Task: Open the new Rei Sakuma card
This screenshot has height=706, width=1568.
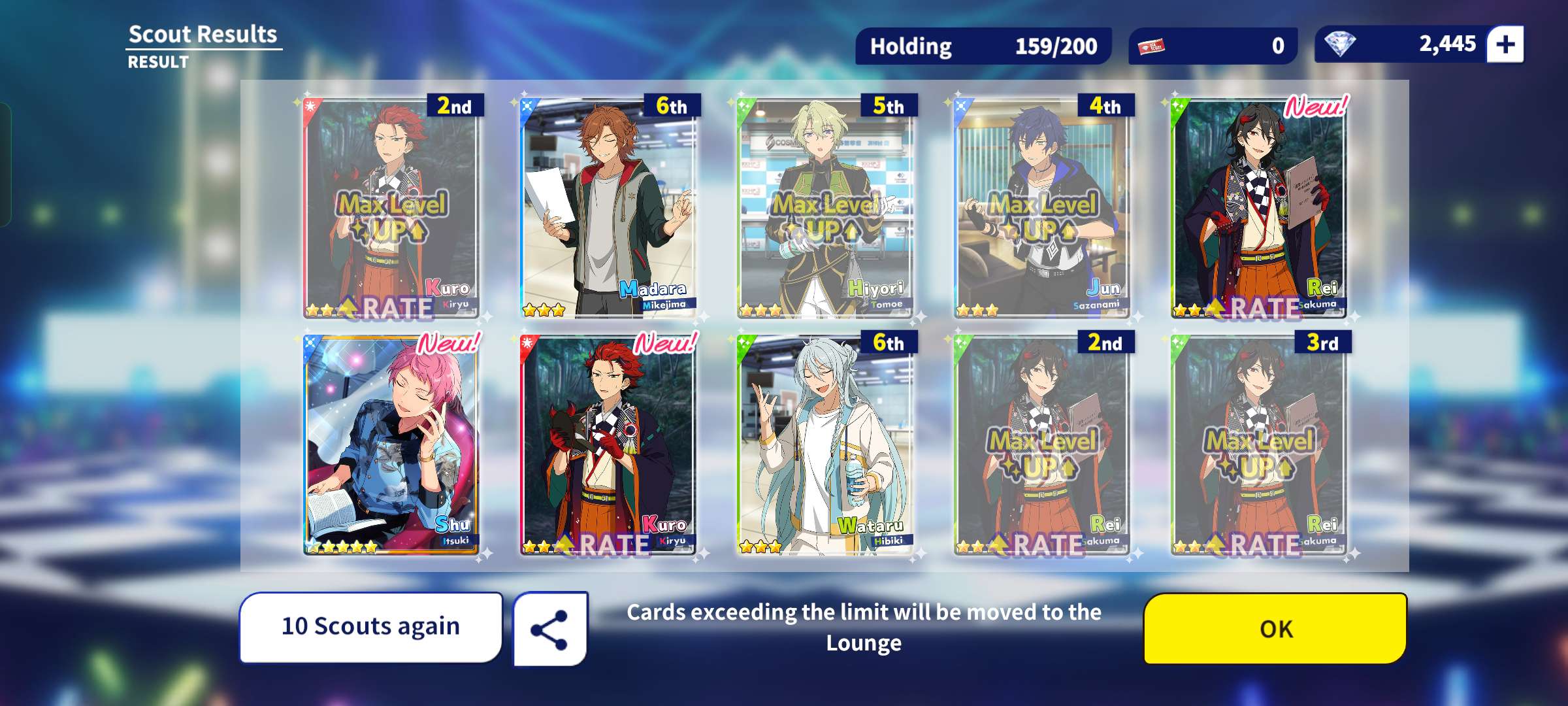Action: click(x=1259, y=208)
